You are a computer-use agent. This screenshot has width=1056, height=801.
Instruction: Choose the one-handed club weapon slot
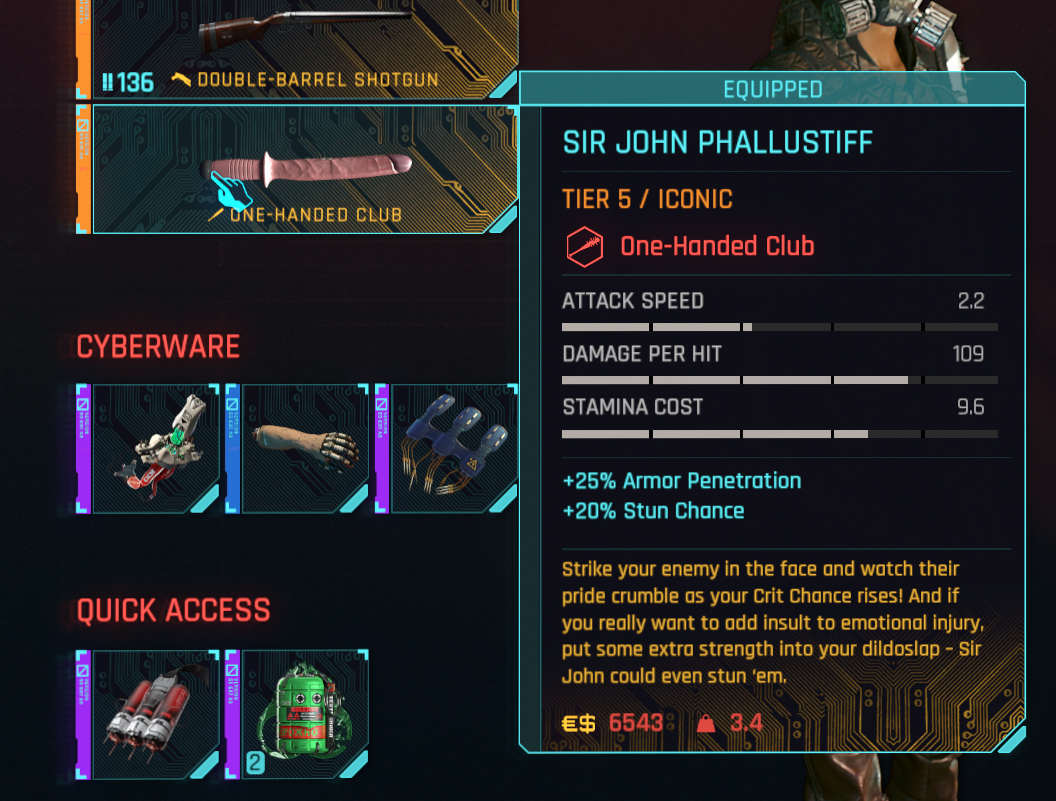click(305, 170)
